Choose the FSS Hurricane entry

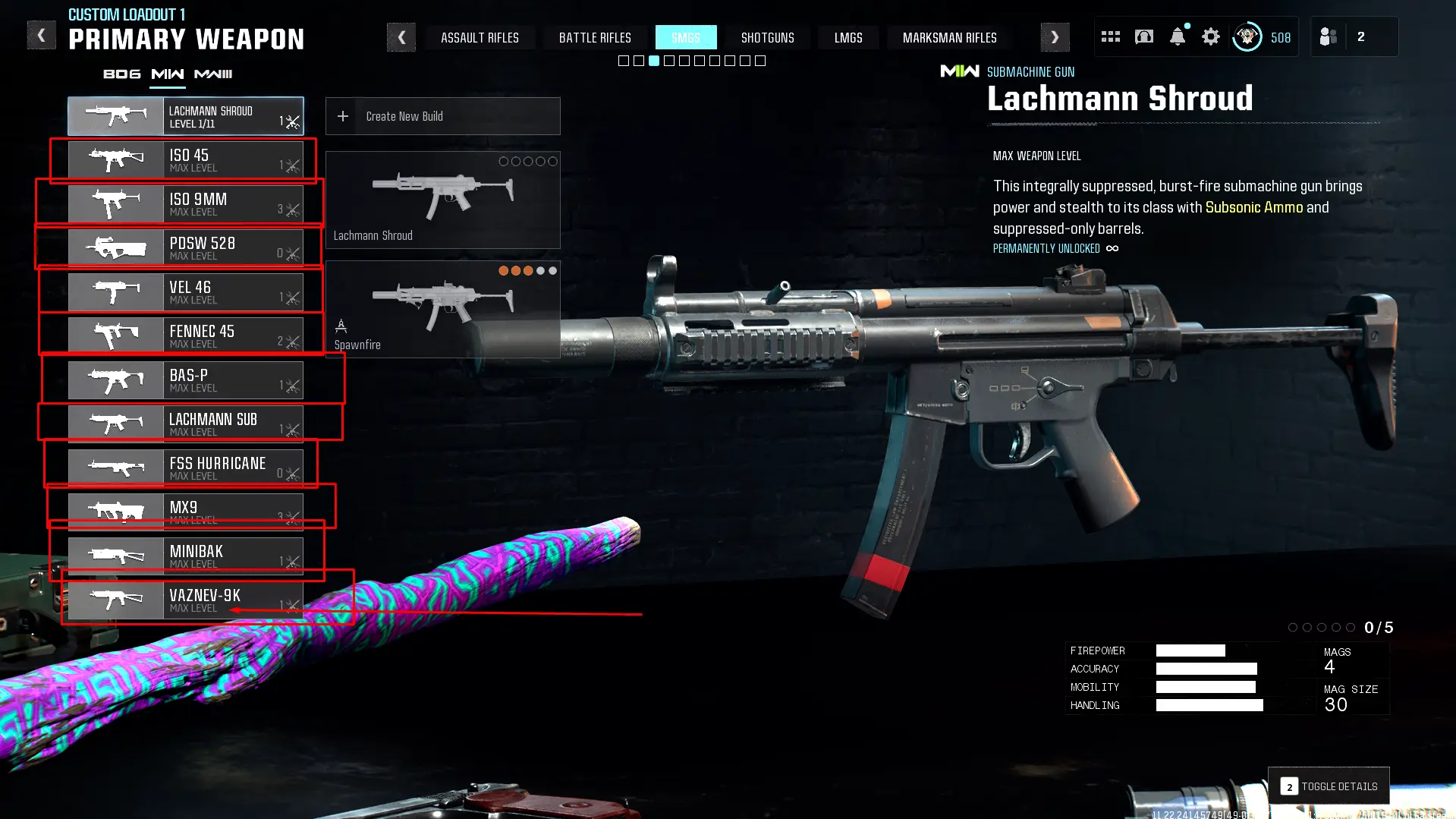point(185,468)
